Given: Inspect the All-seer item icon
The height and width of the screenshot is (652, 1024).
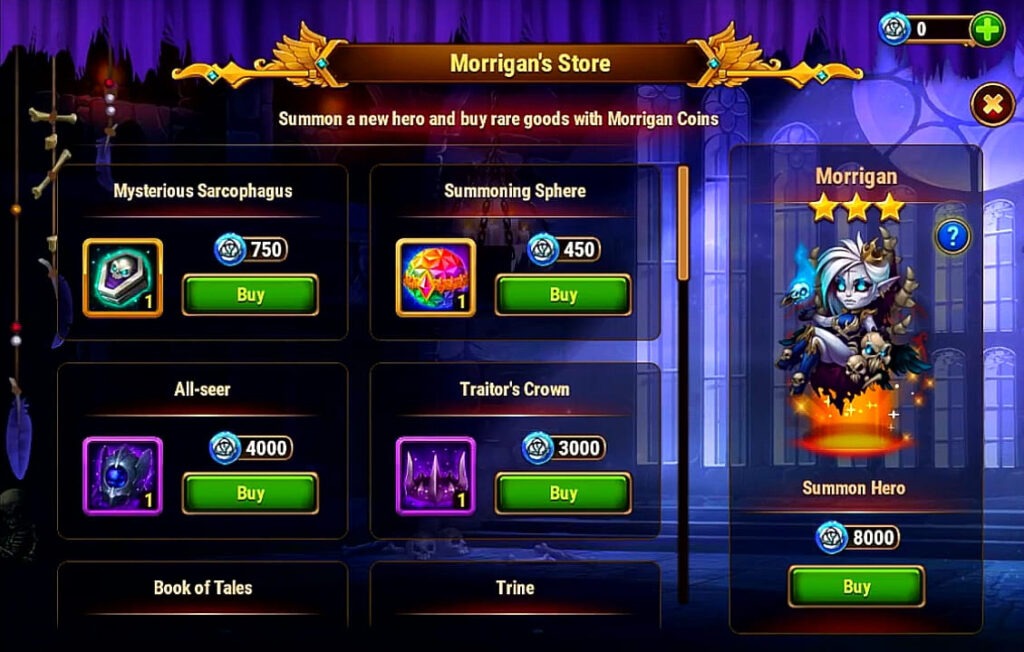Looking at the screenshot, I should tap(123, 476).
